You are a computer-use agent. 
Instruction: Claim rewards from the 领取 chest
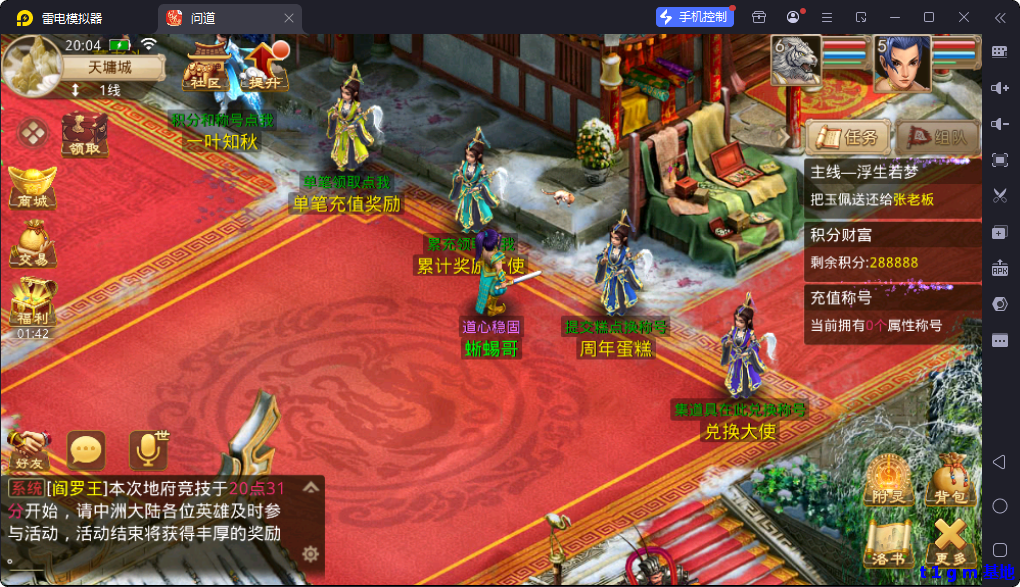(x=85, y=134)
